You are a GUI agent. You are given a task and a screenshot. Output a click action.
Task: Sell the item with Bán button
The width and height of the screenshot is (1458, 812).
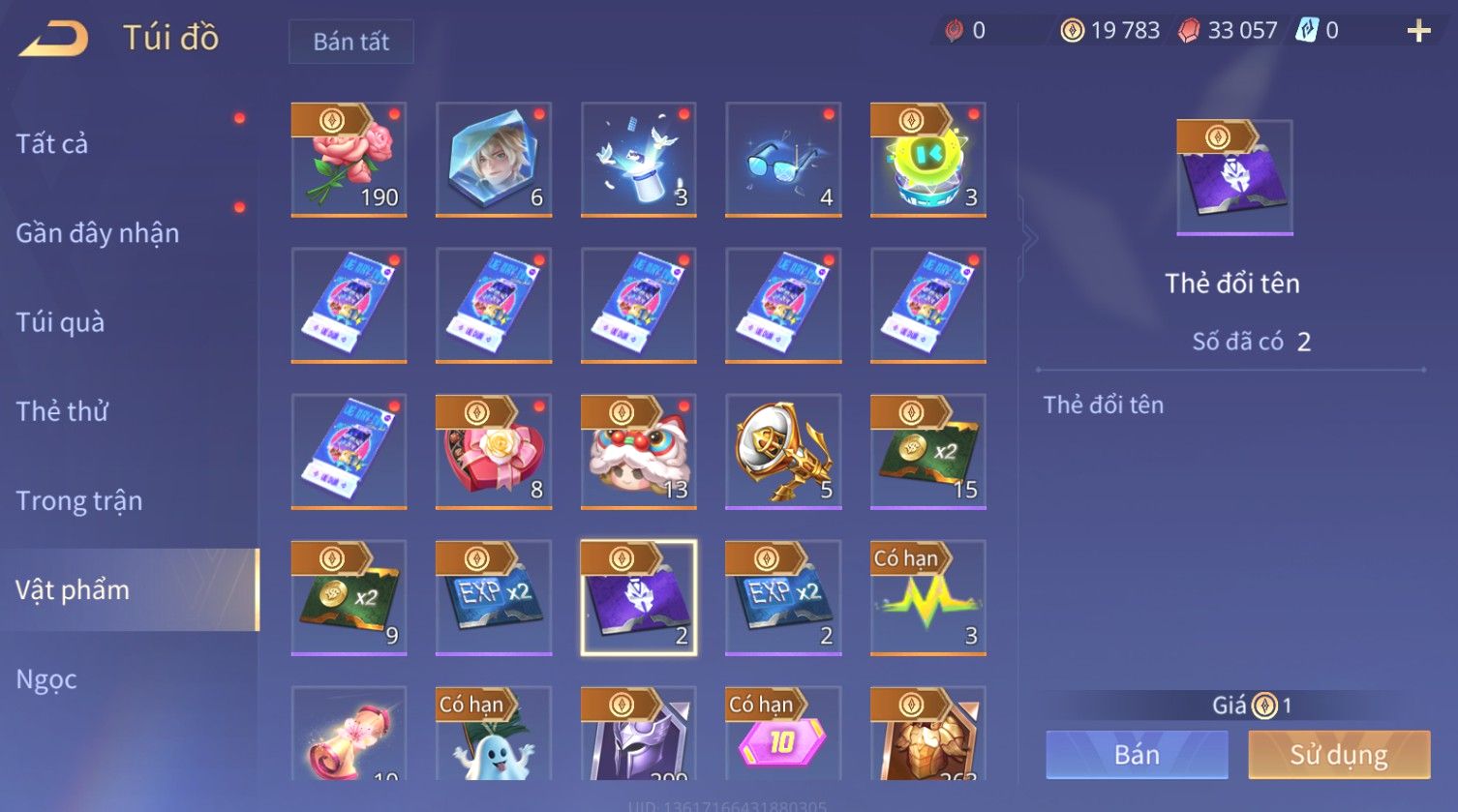[x=1137, y=755]
